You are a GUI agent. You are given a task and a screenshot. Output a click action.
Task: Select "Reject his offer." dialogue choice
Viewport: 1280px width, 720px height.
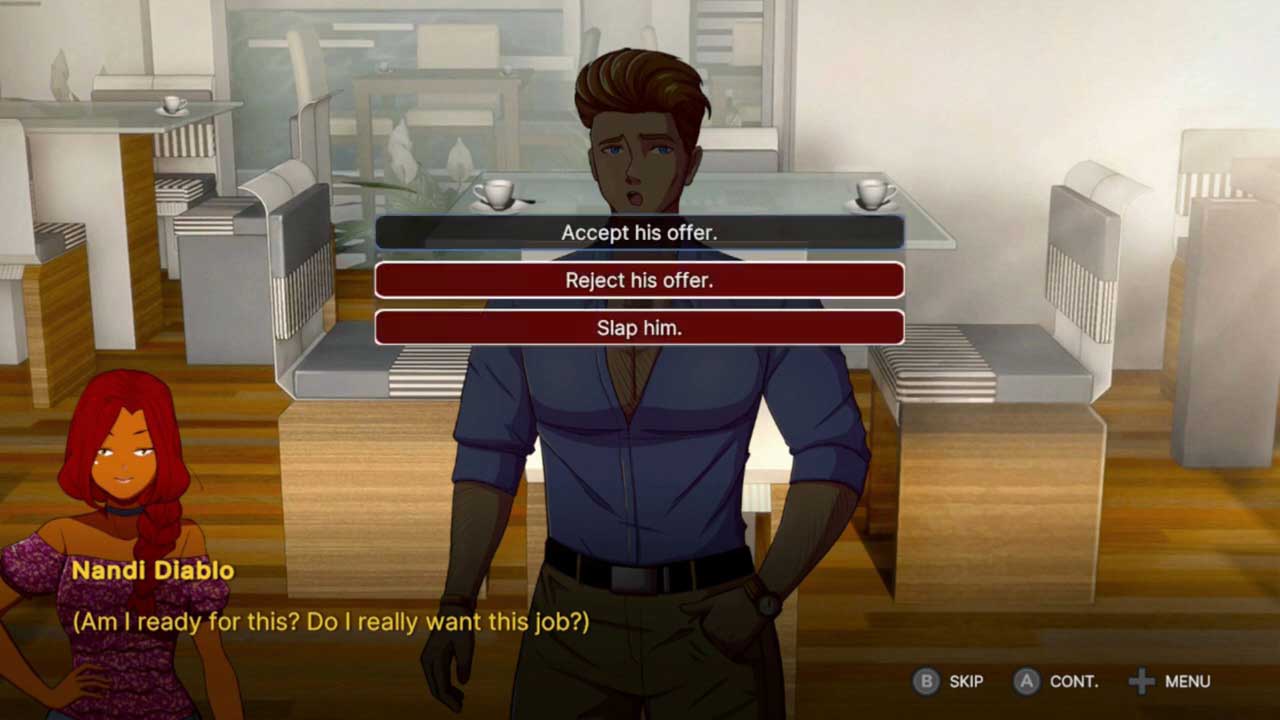pyautogui.click(x=639, y=280)
